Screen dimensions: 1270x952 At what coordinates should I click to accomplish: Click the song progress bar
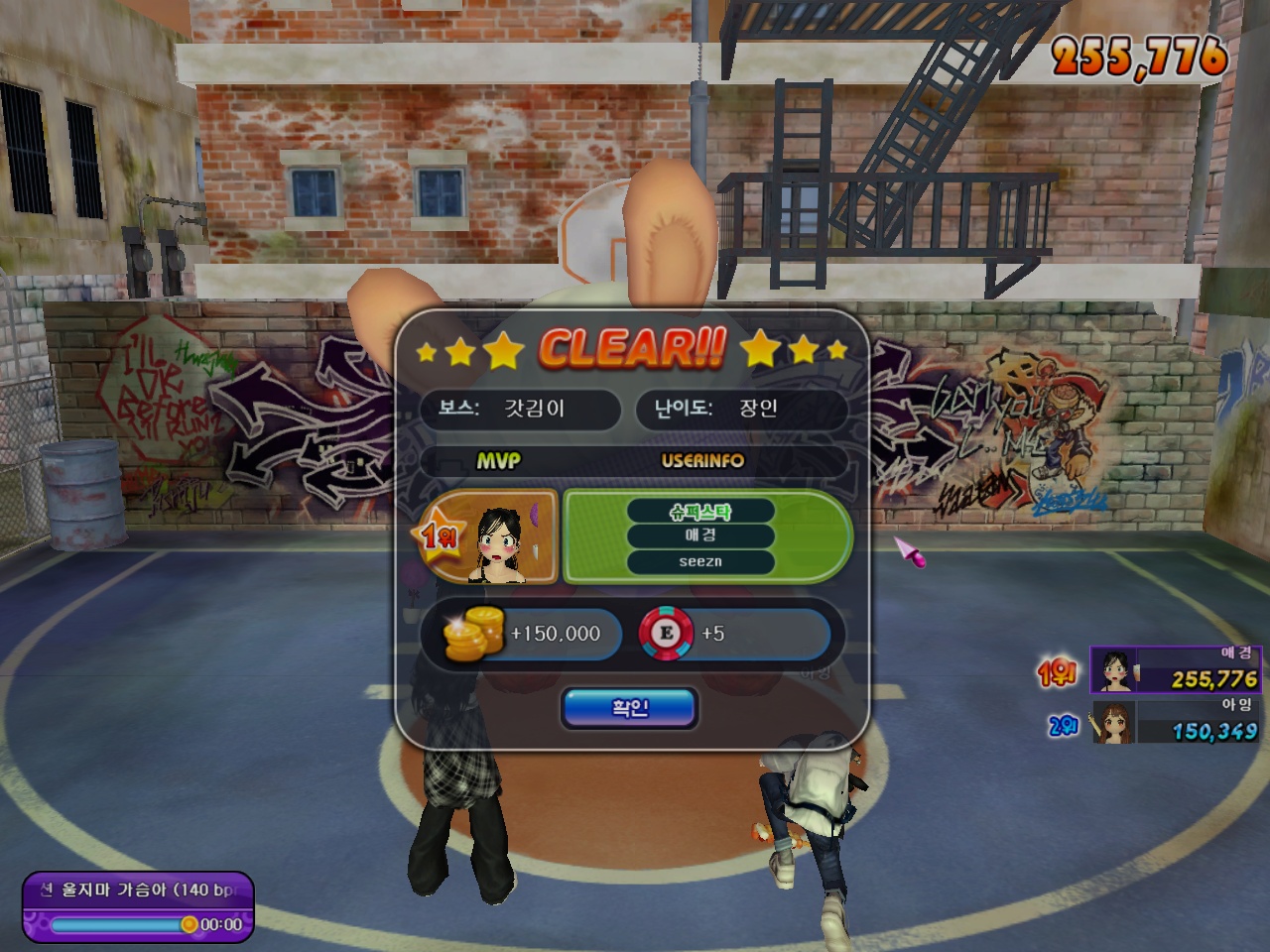point(119,924)
